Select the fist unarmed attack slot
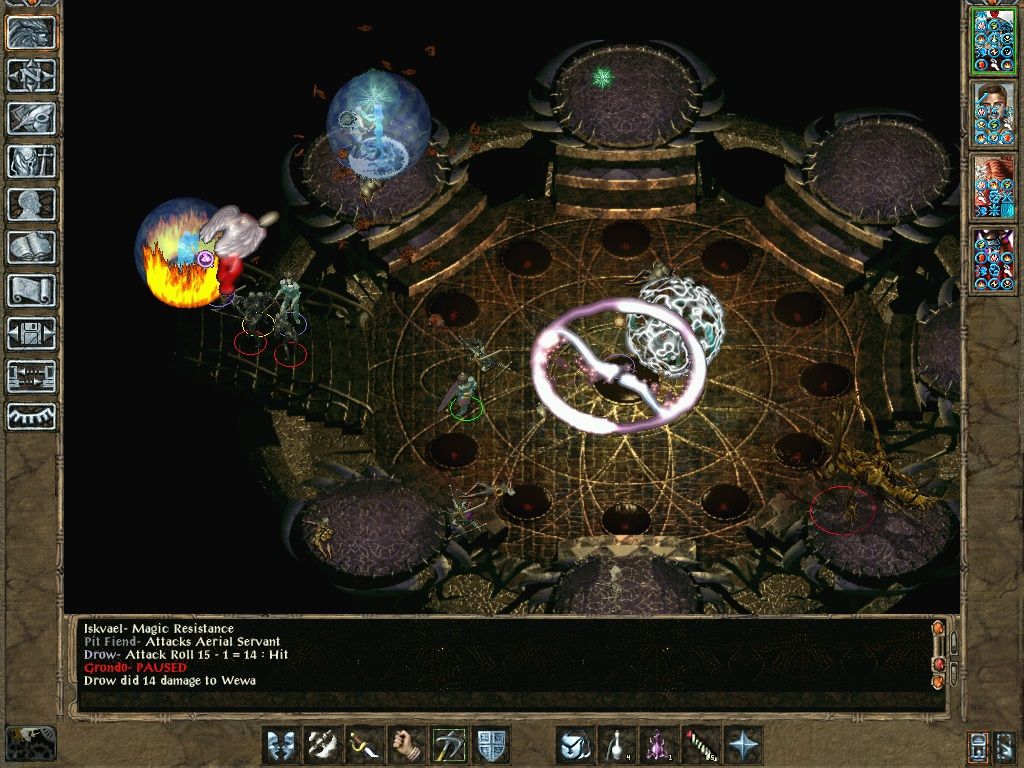The width and height of the screenshot is (1024, 768). 407,745
